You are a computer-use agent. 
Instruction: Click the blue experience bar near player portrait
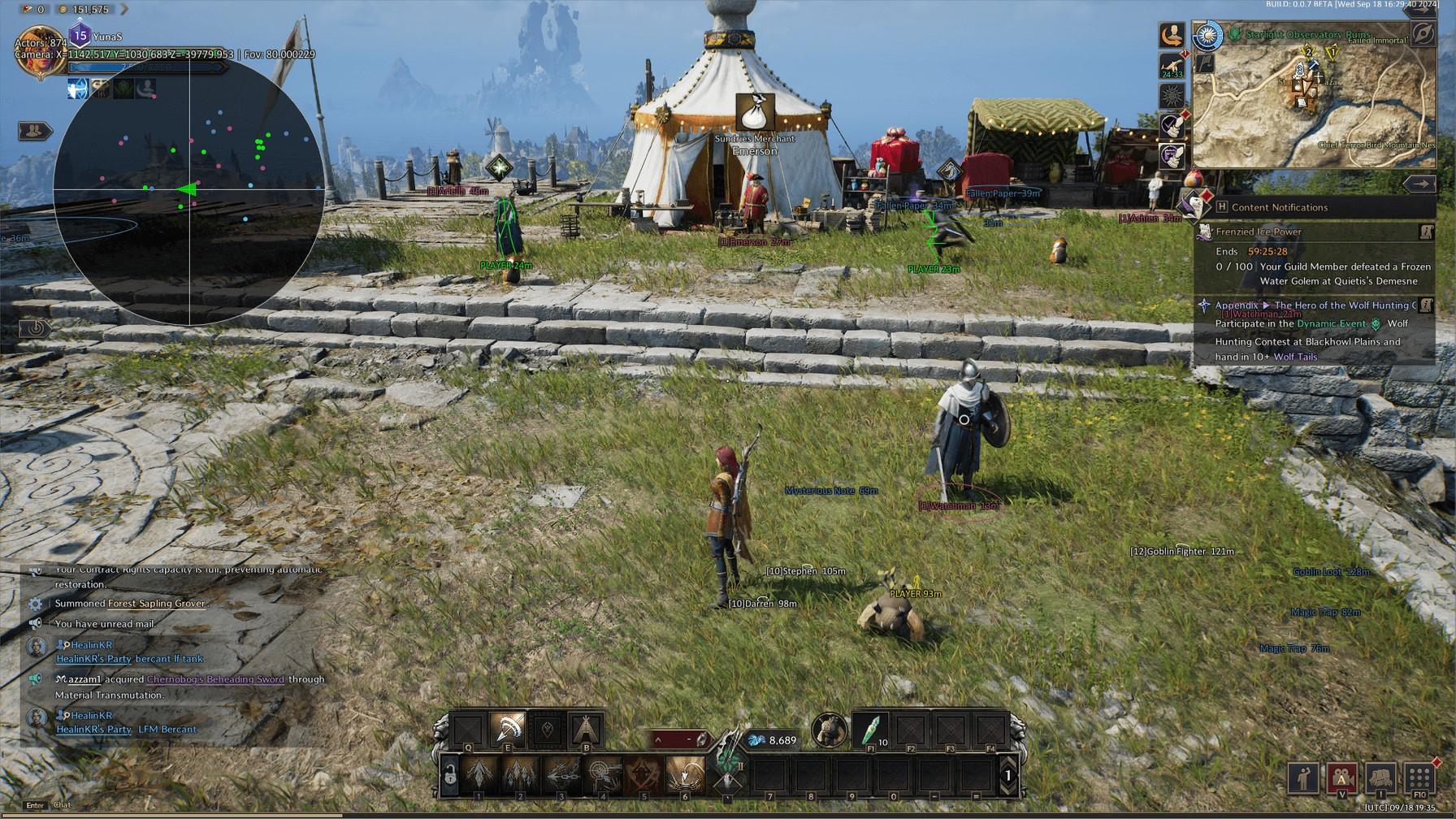click(146, 68)
